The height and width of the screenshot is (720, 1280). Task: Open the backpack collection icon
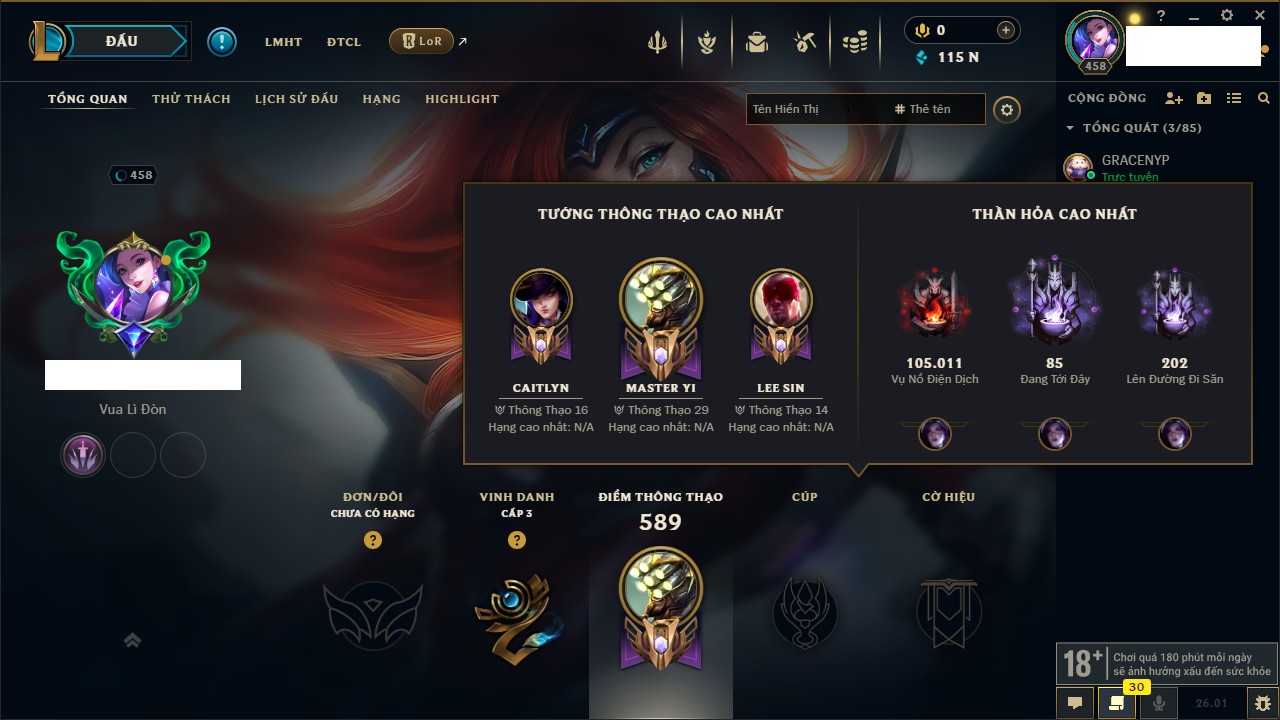click(757, 42)
